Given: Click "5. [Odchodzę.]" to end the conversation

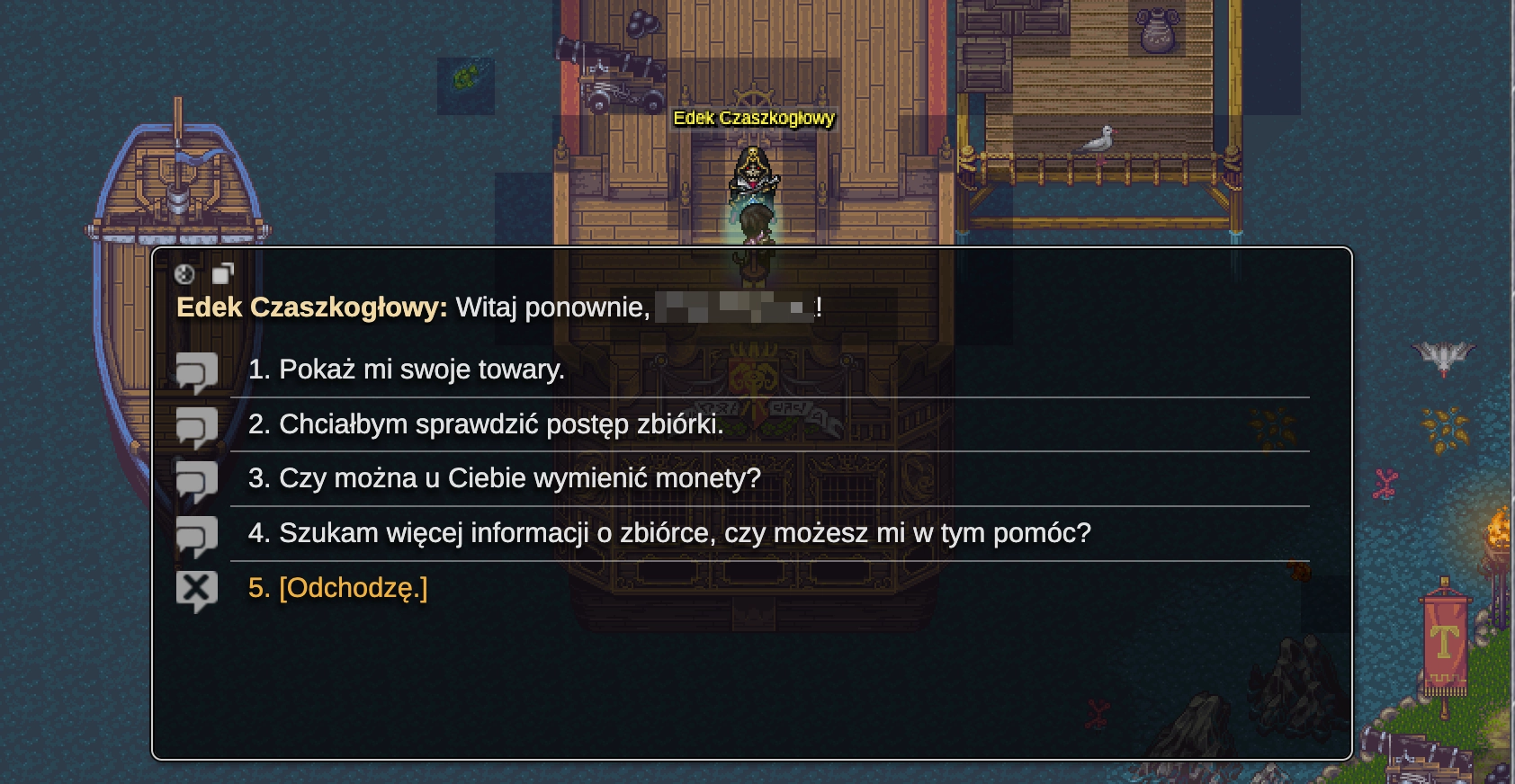Looking at the screenshot, I should click(353, 587).
